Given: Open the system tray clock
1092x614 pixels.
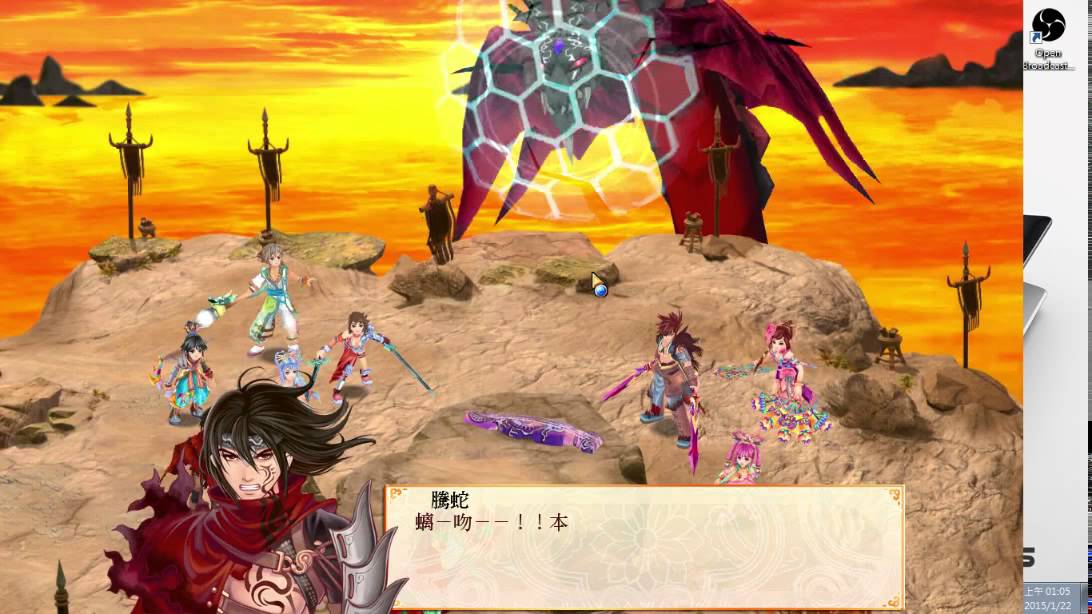Looking at the screenshot, I should coord(1057,598).
